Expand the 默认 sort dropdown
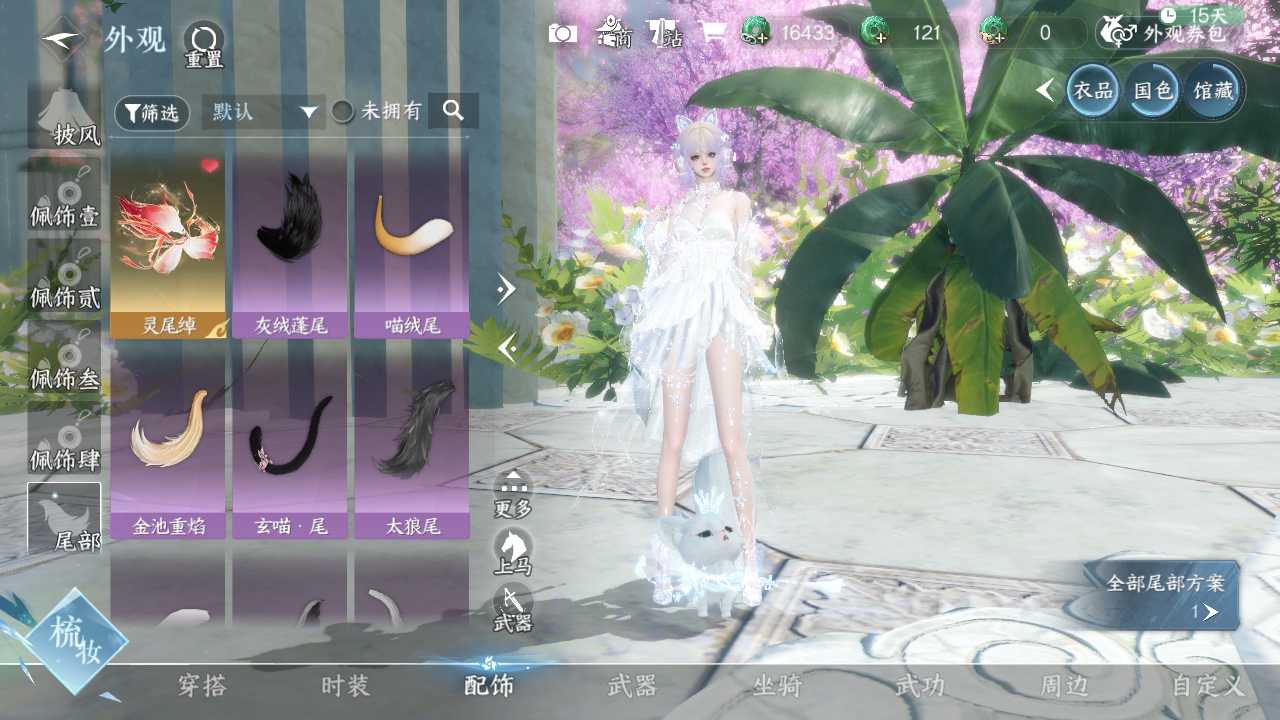The width and height of the screenshot is (1280, 720). tap(264, 112)
